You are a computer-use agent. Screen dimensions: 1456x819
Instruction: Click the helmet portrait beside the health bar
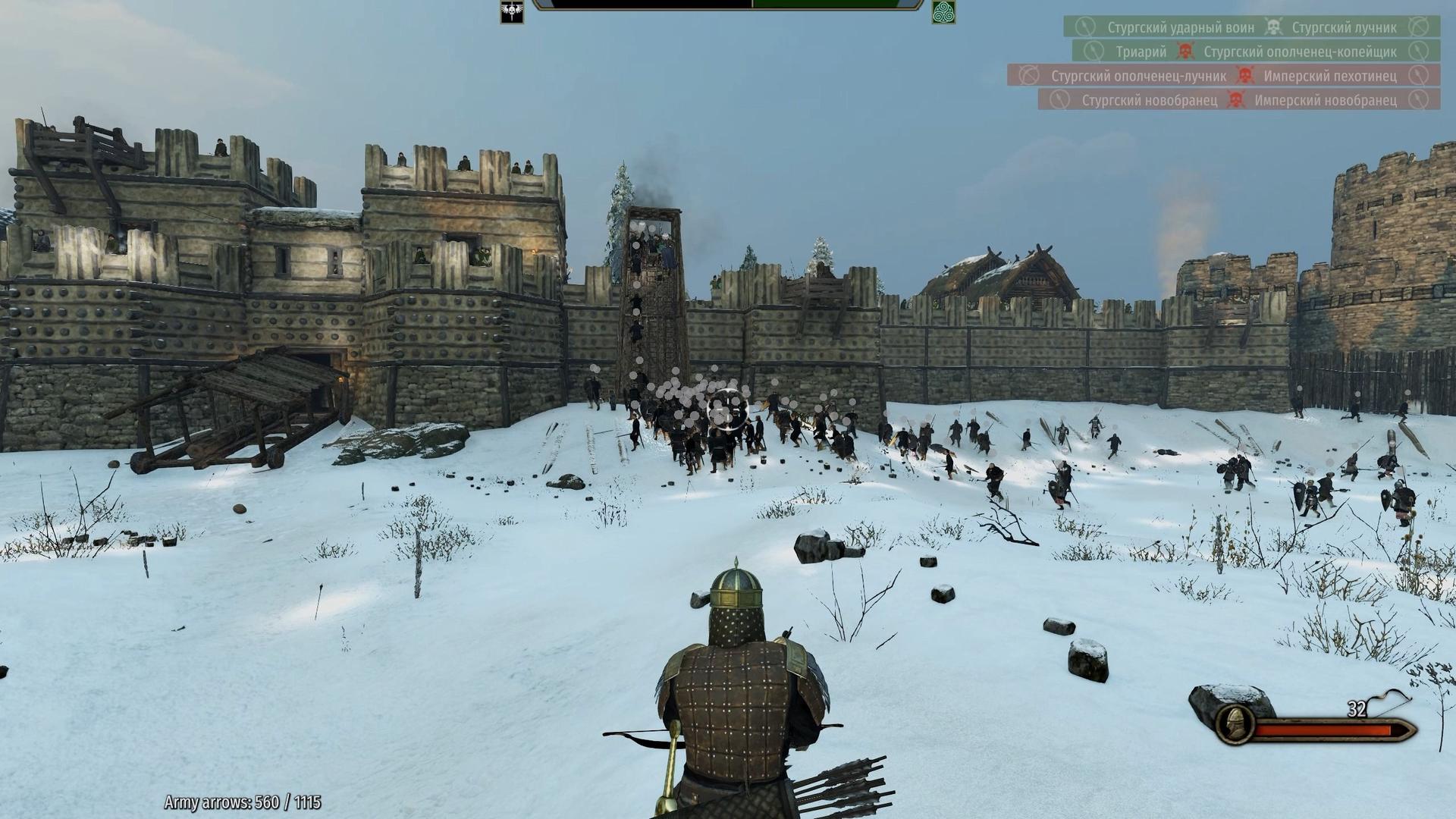[x=1233, y=723]
